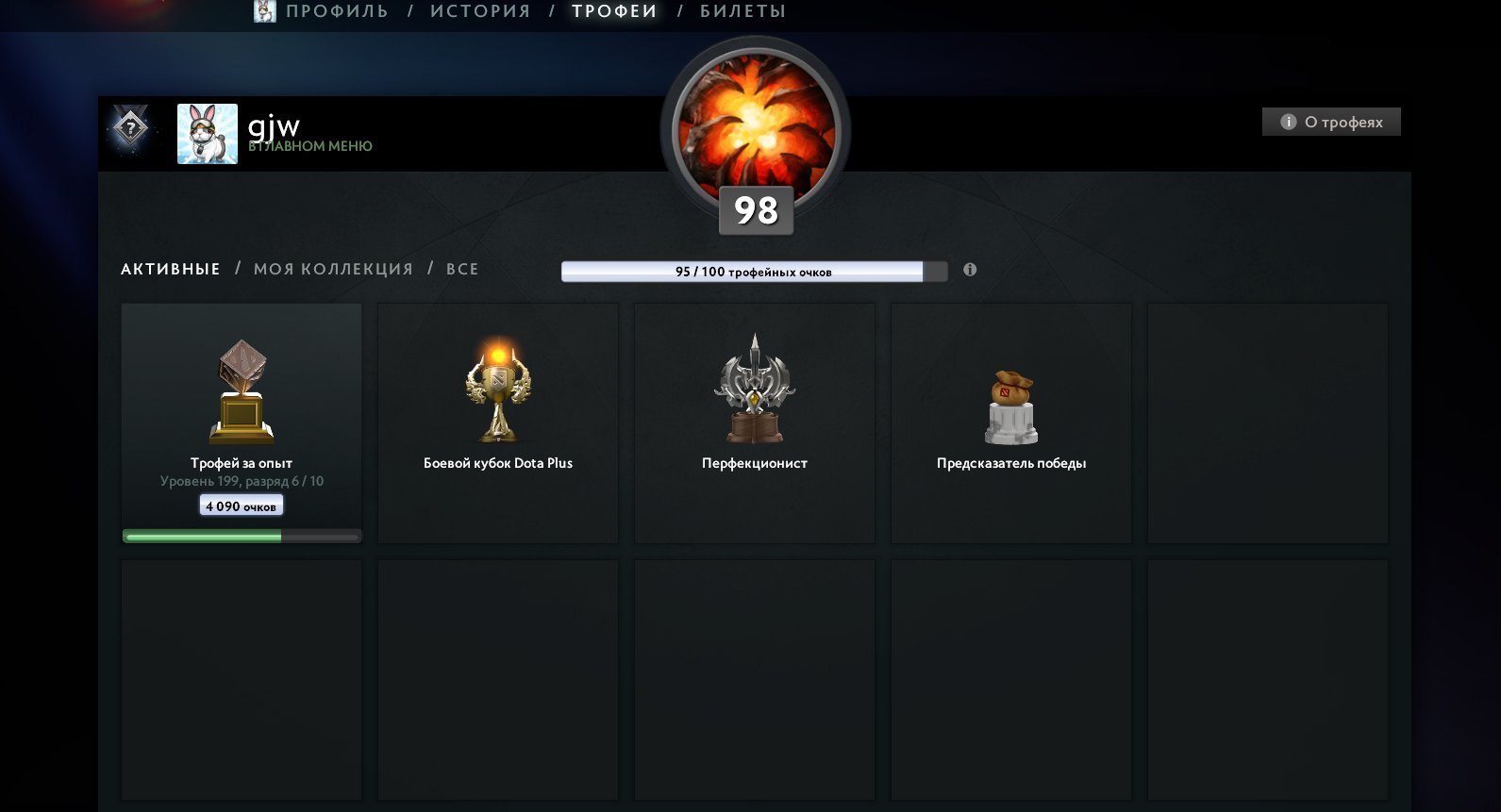The width and height of the screenshot is (1501, 812).
Task: Switch to the МОЯ КОЛЛЕКЦИЯ tab
Action: pyautogui.click(x=332, y=269)
